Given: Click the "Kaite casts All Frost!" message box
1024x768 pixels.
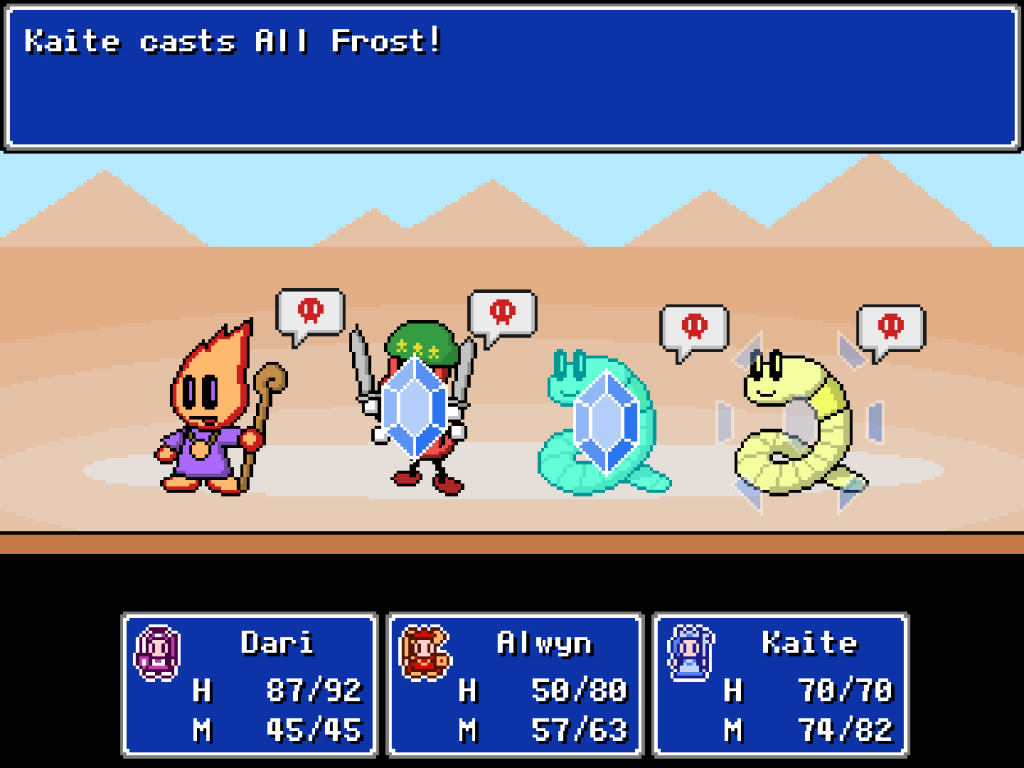Looking at the screenshot, I should click(511, 78).
